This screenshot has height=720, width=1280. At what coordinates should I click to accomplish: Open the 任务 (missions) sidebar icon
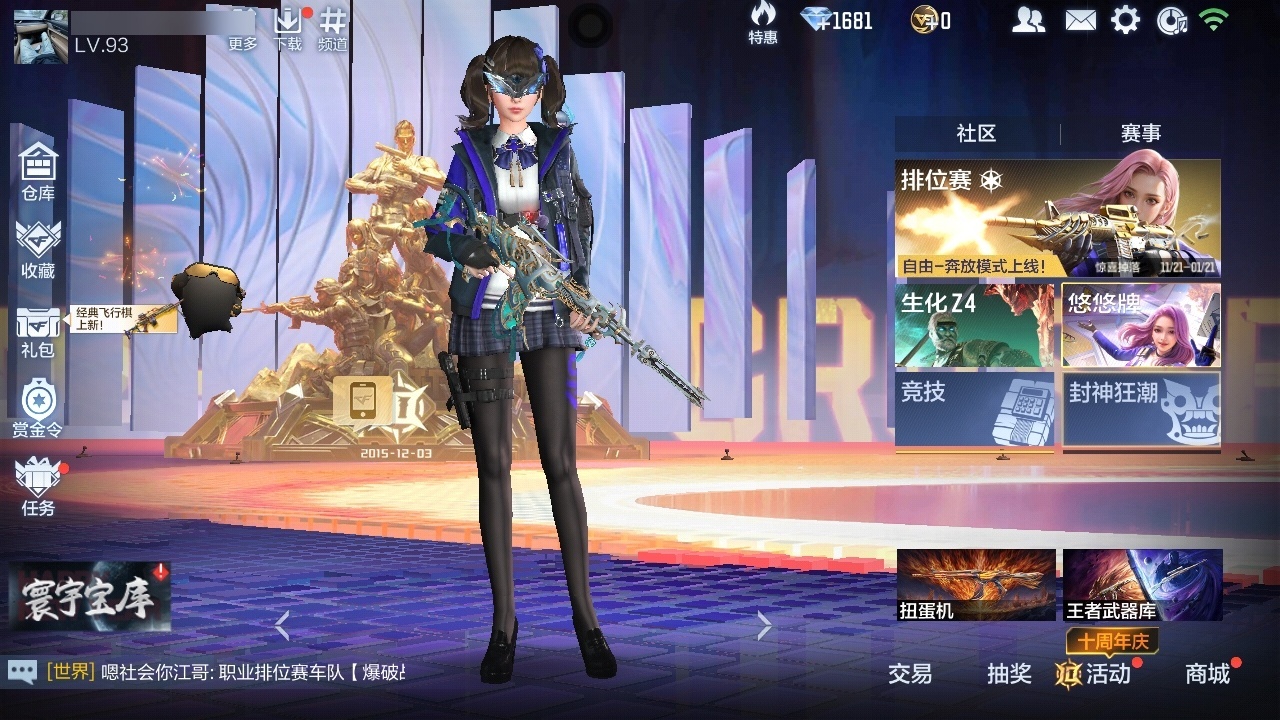(x=37, y=486)
